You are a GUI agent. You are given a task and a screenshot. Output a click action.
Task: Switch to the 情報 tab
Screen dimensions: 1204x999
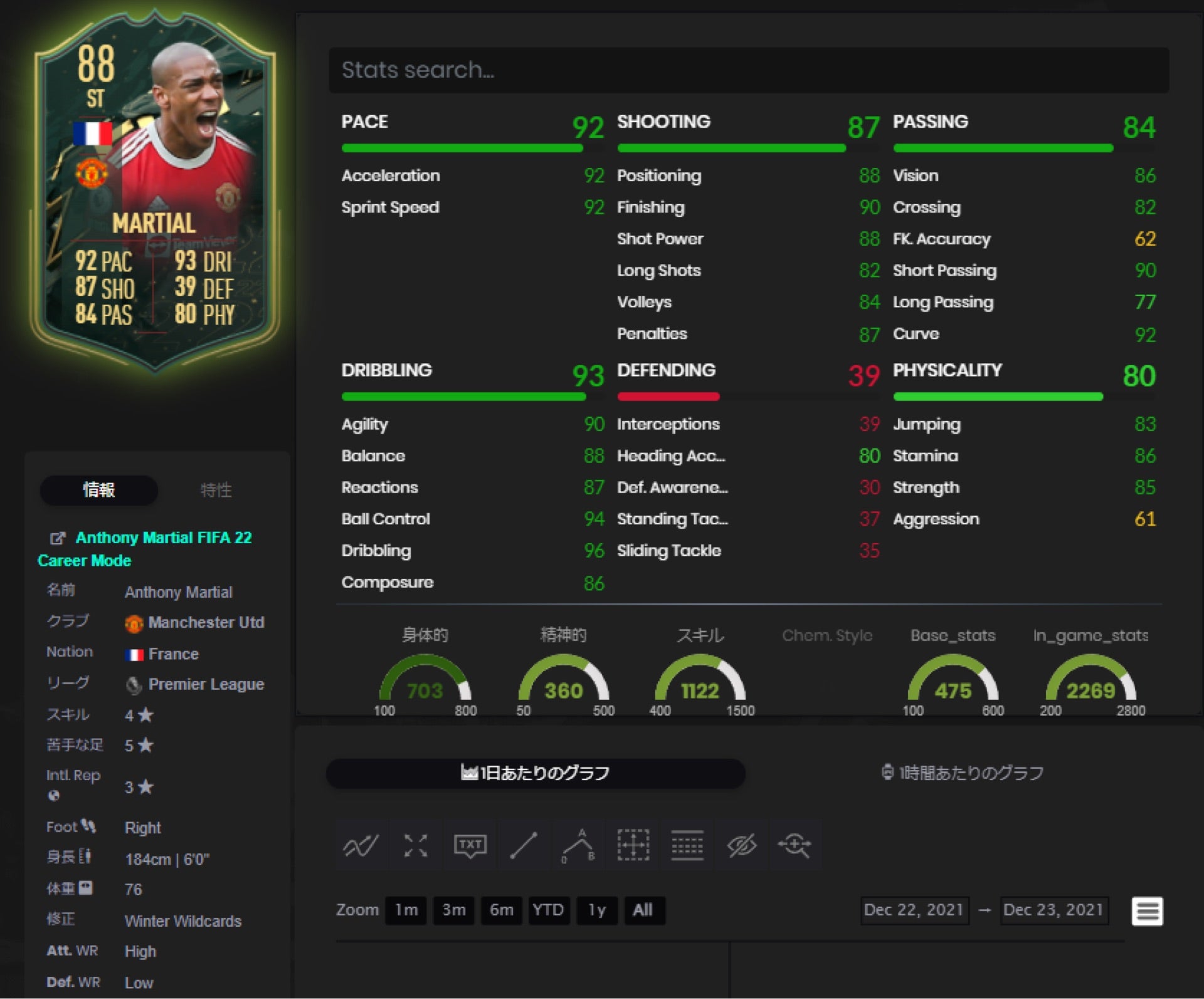pos(99,490)
